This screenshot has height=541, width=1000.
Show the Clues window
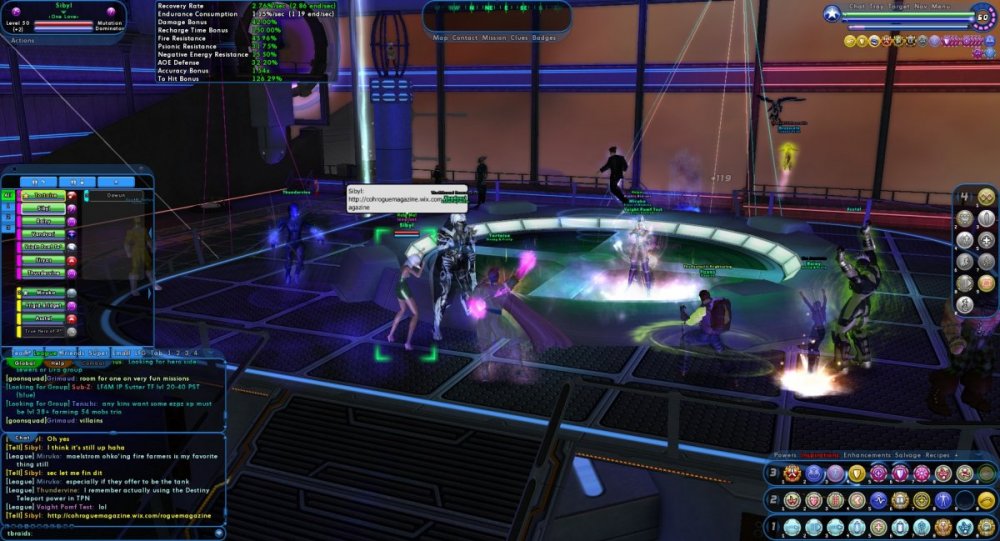pos(520,37)
